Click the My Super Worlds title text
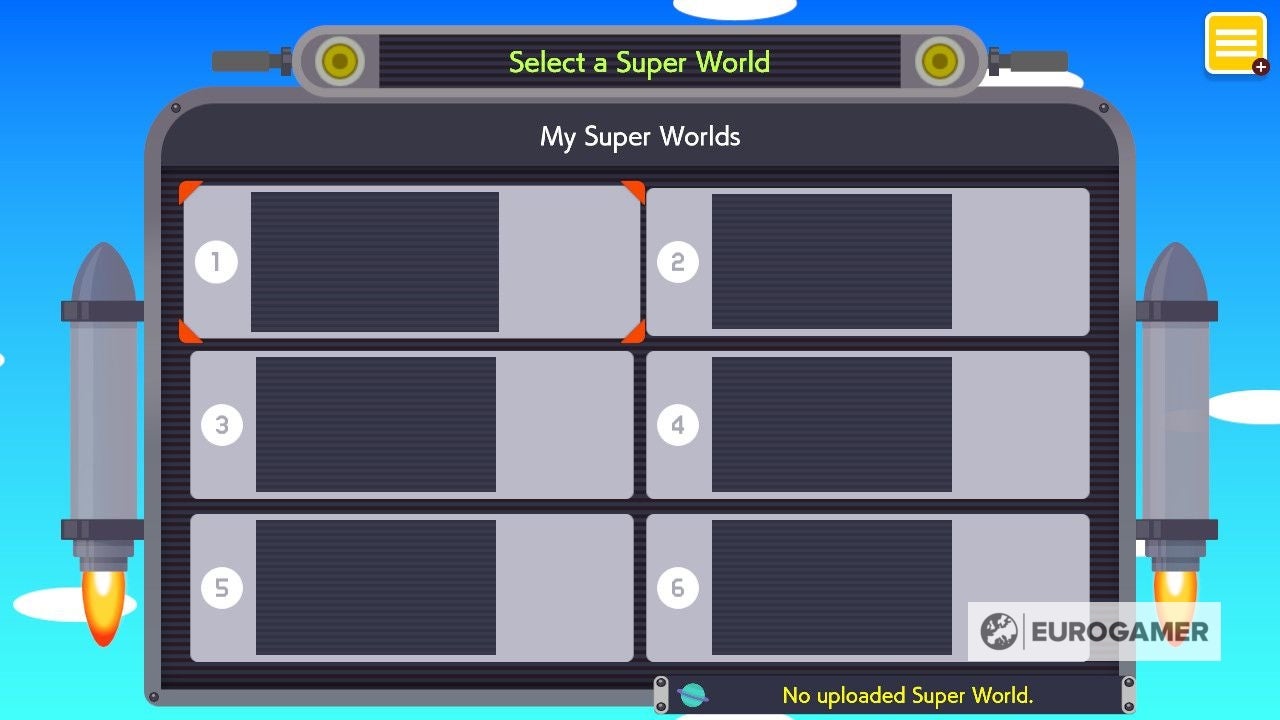Screen dimensions: 1280x720 pyautogui.click(x=639, y=136)
